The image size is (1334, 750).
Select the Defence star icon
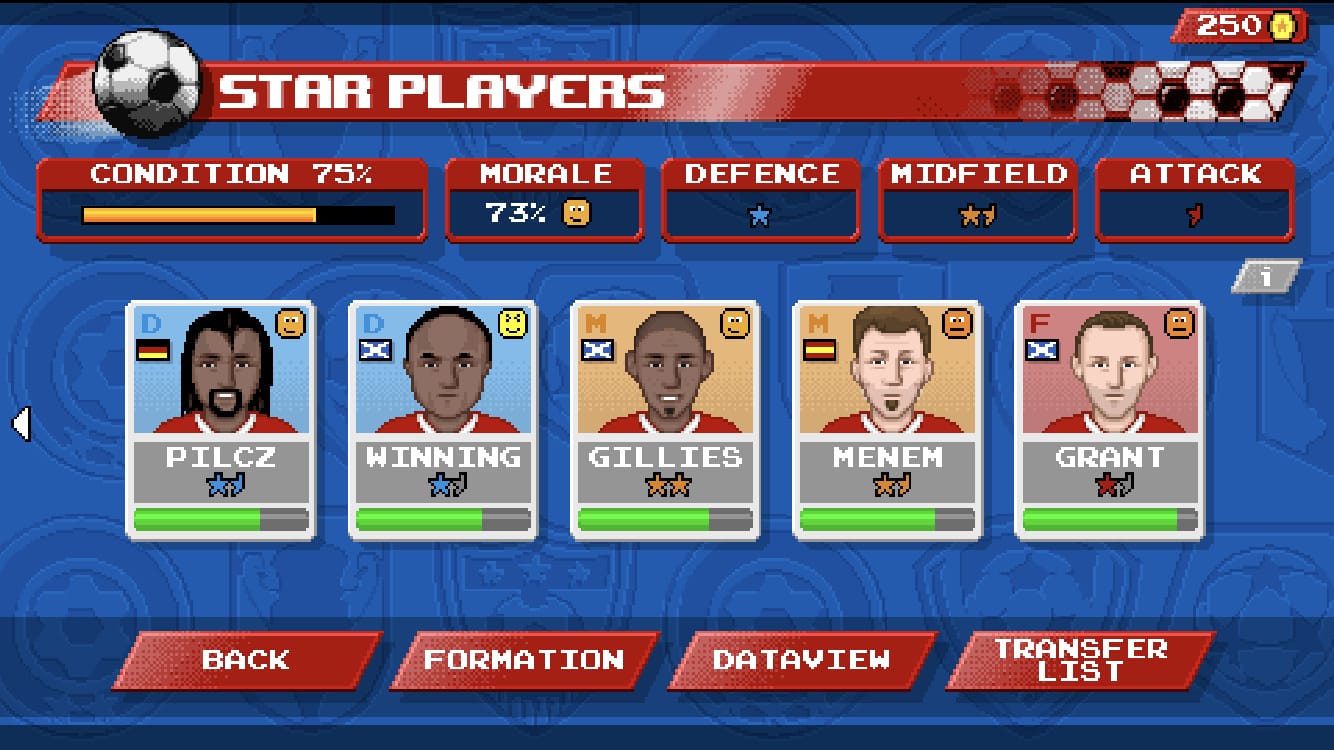(760, 215)
